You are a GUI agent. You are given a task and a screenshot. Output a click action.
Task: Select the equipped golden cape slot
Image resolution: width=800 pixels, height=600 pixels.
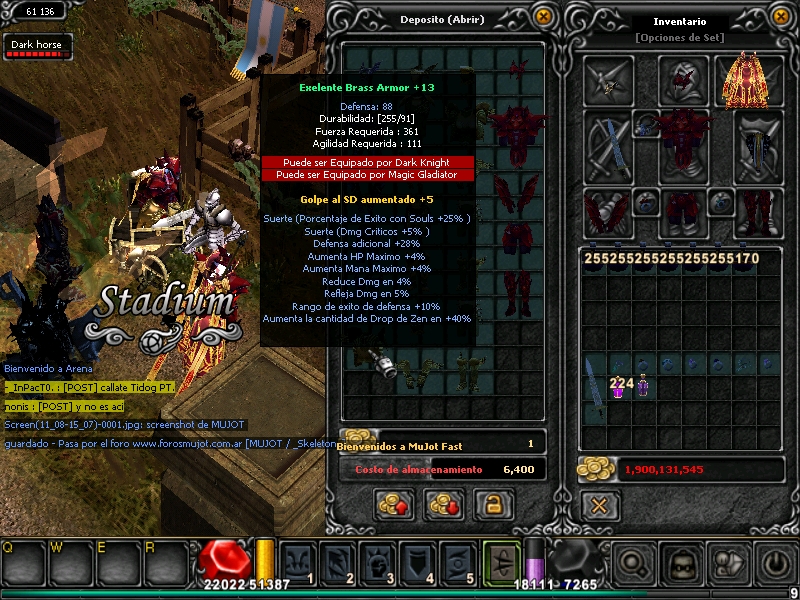[752, 80]
